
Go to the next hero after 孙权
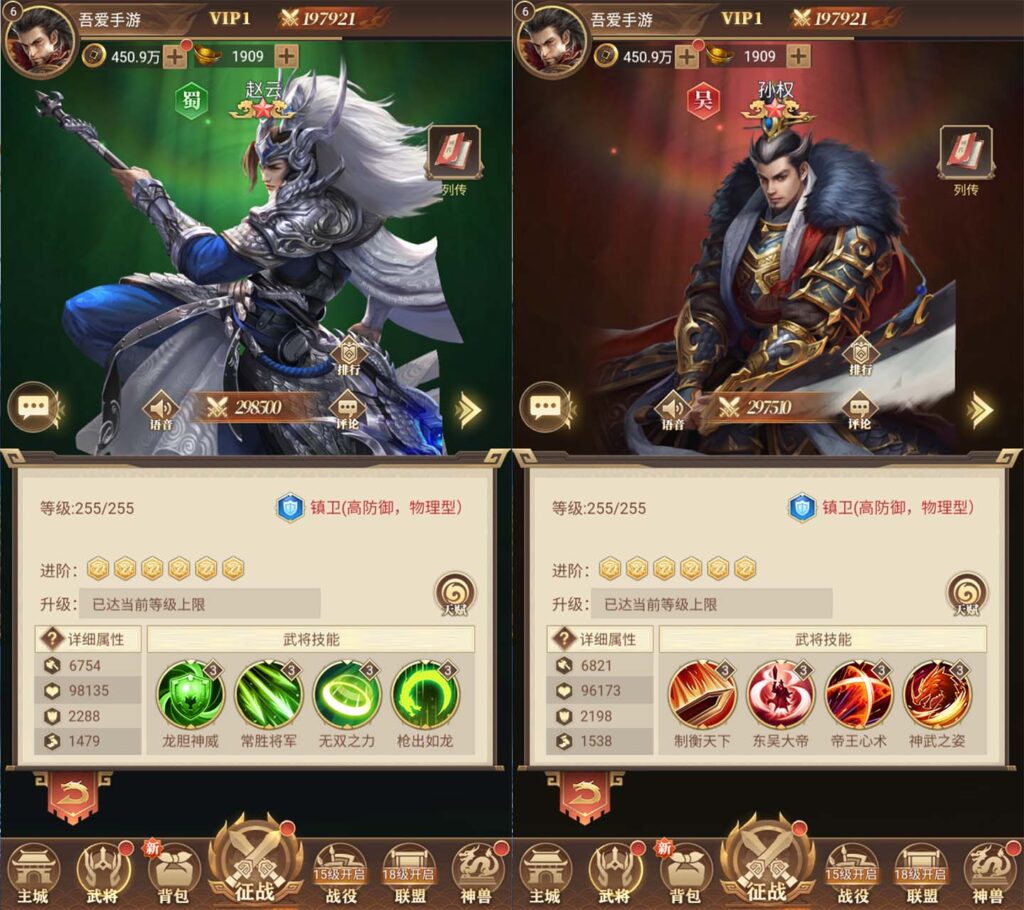pos(981,408)
